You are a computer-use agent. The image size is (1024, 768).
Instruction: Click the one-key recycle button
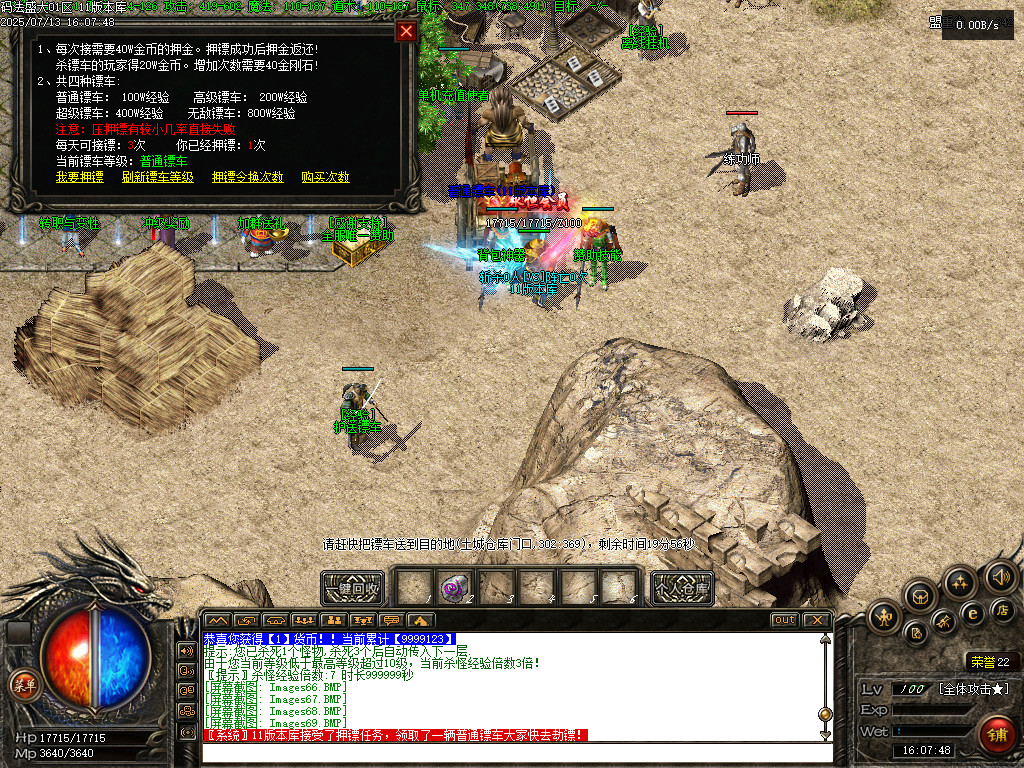(x=352, y=588)
